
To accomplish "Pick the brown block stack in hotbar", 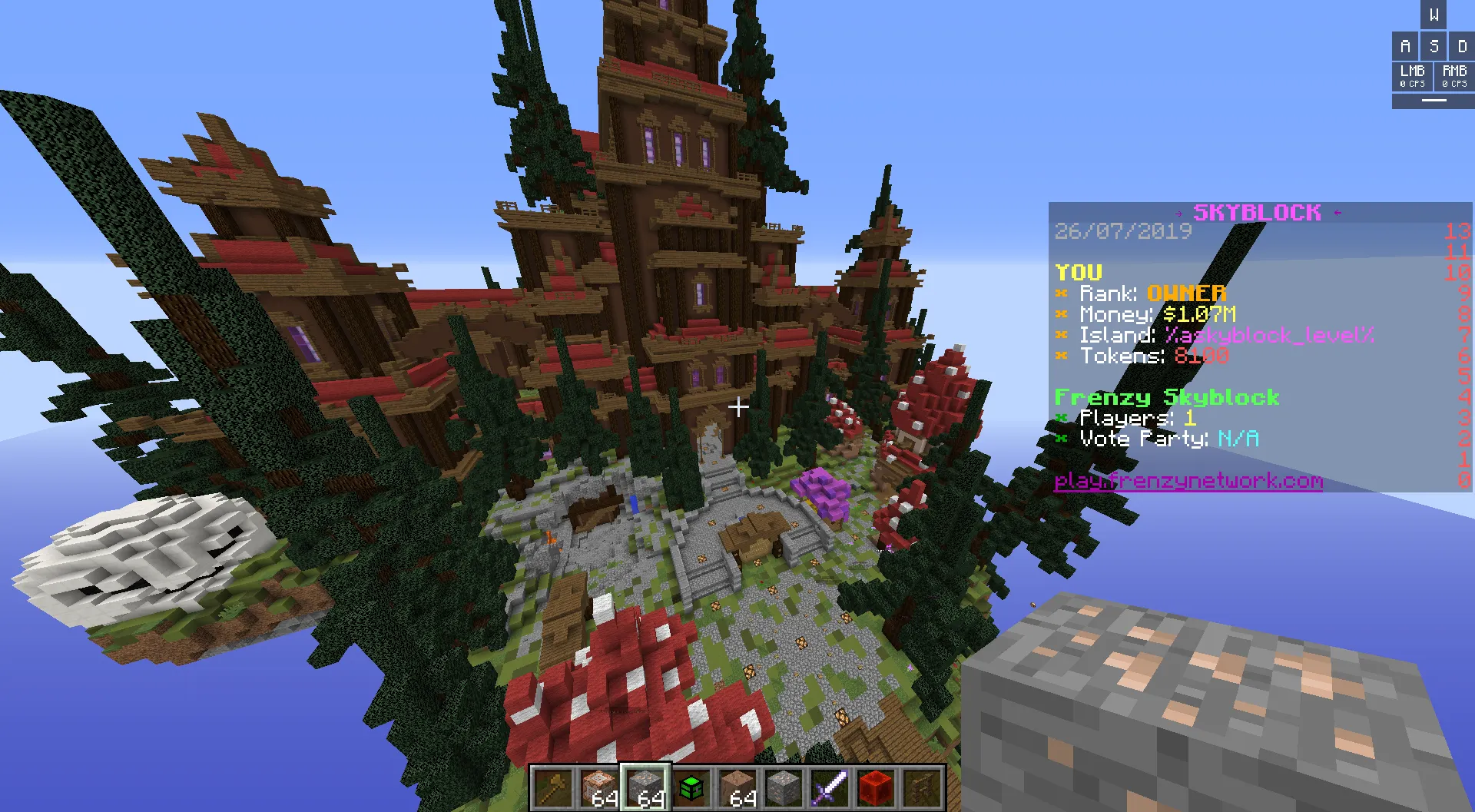I will coord(737,787).
